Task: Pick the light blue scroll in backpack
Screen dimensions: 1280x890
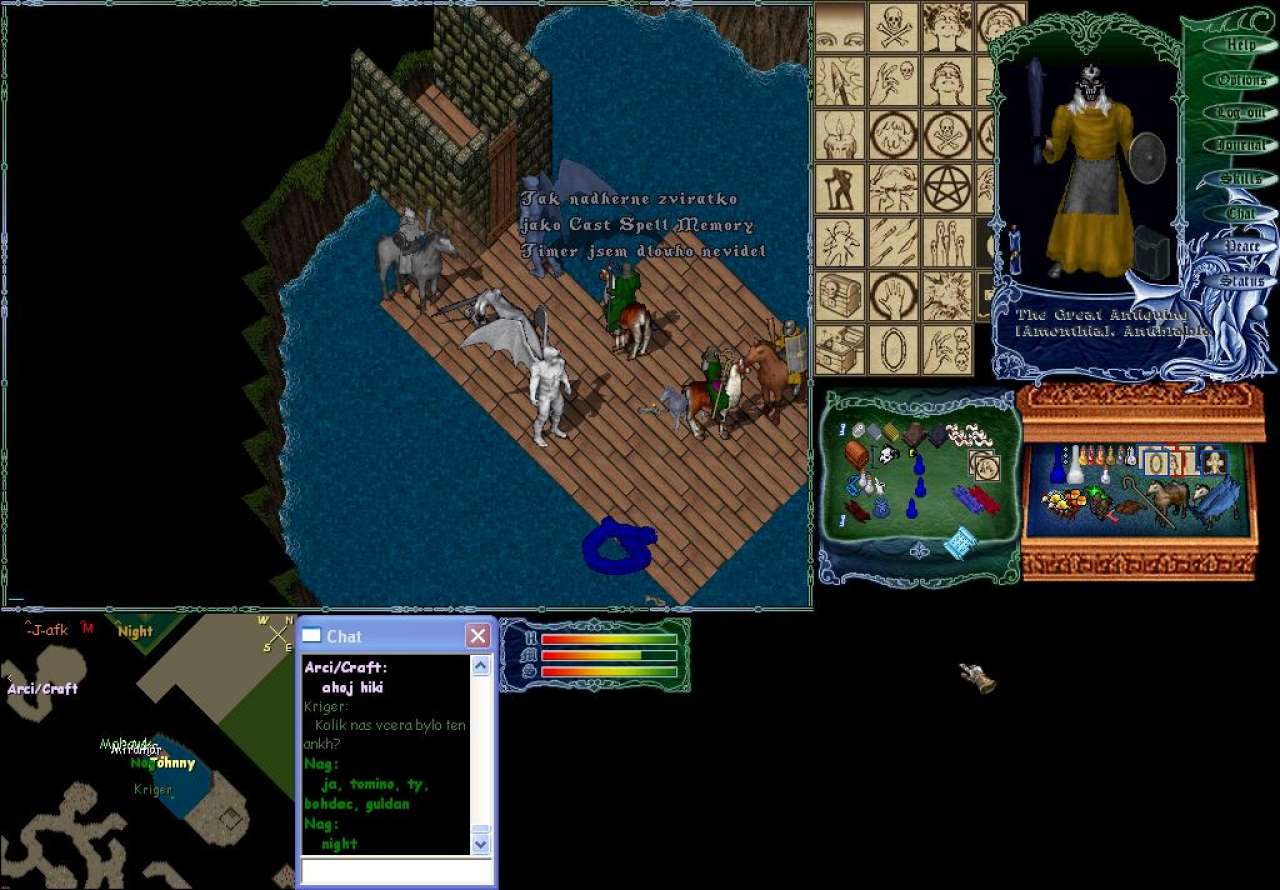Action: point(960,543)
